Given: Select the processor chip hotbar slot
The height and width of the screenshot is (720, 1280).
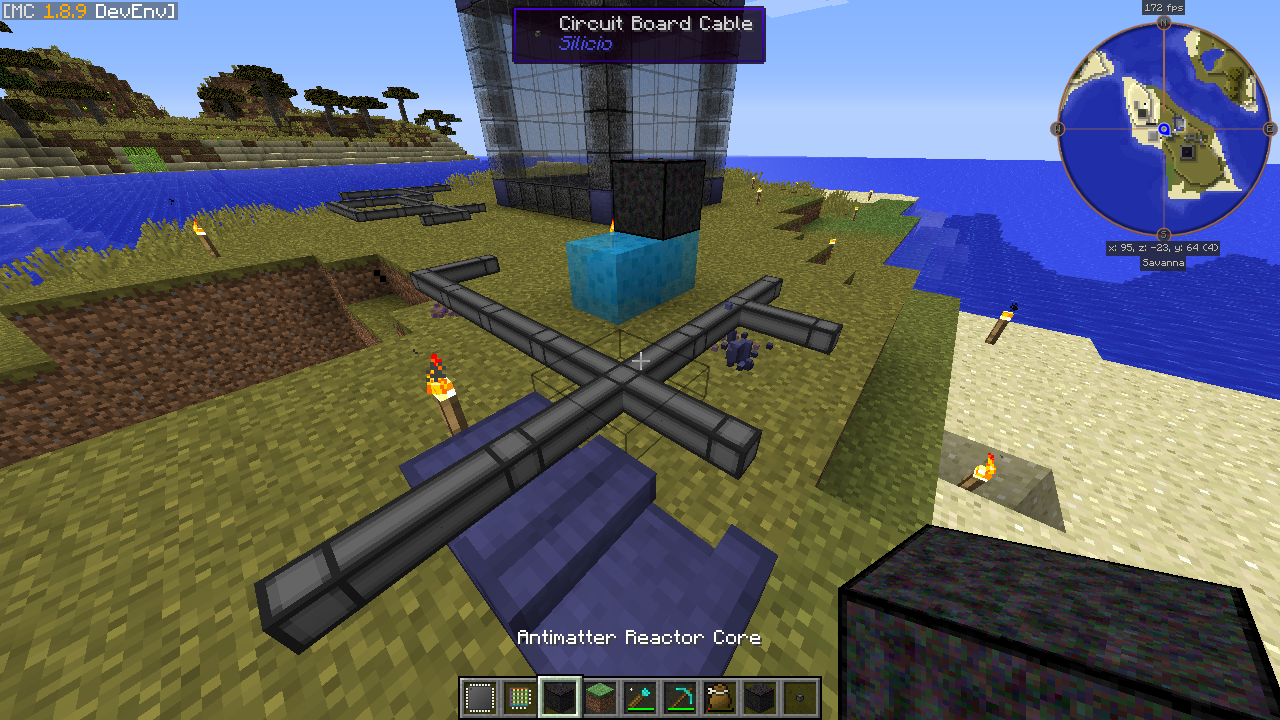Looking at the screenshot, I should (480, 697).
